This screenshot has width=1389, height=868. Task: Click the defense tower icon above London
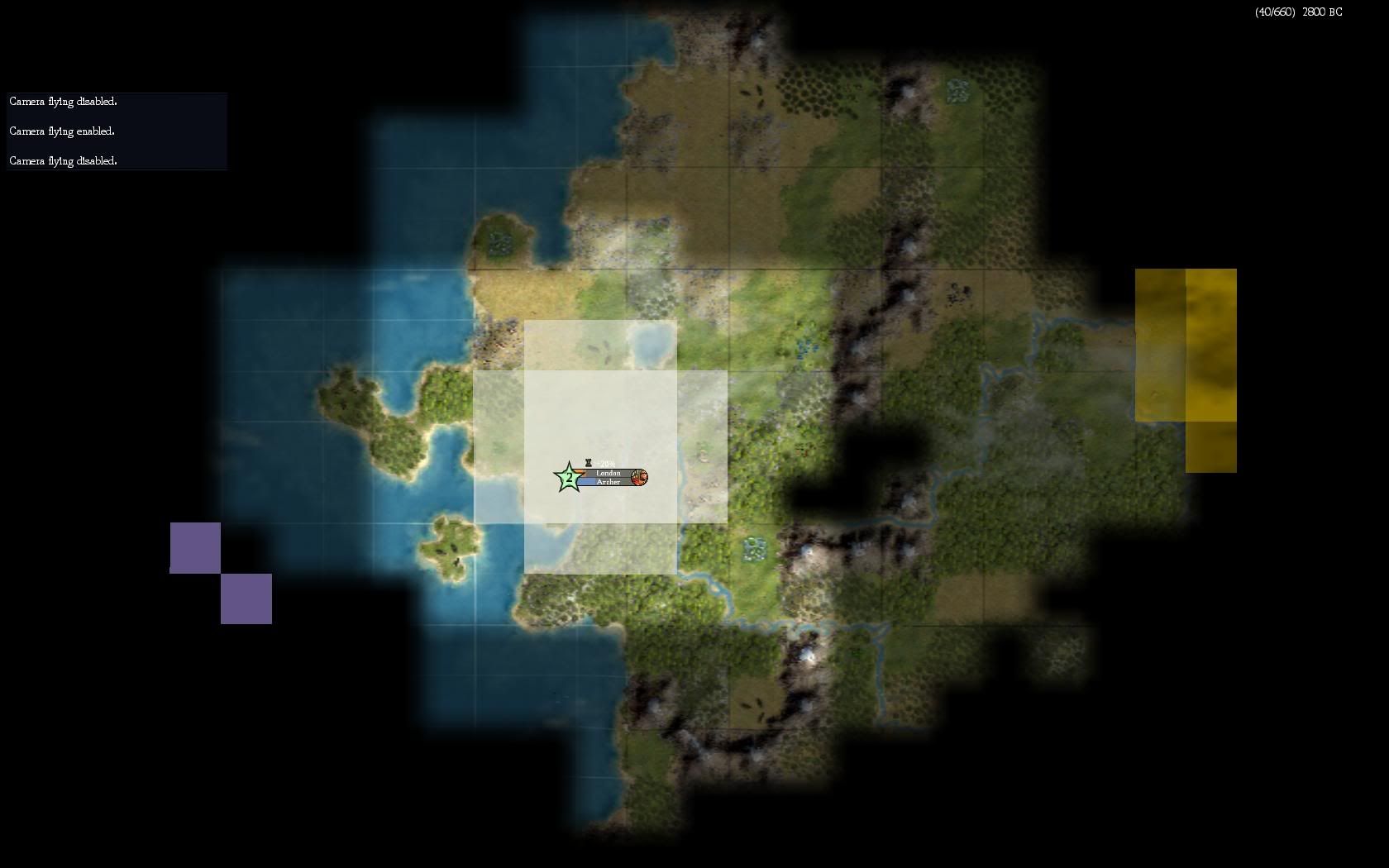point(589,463)
